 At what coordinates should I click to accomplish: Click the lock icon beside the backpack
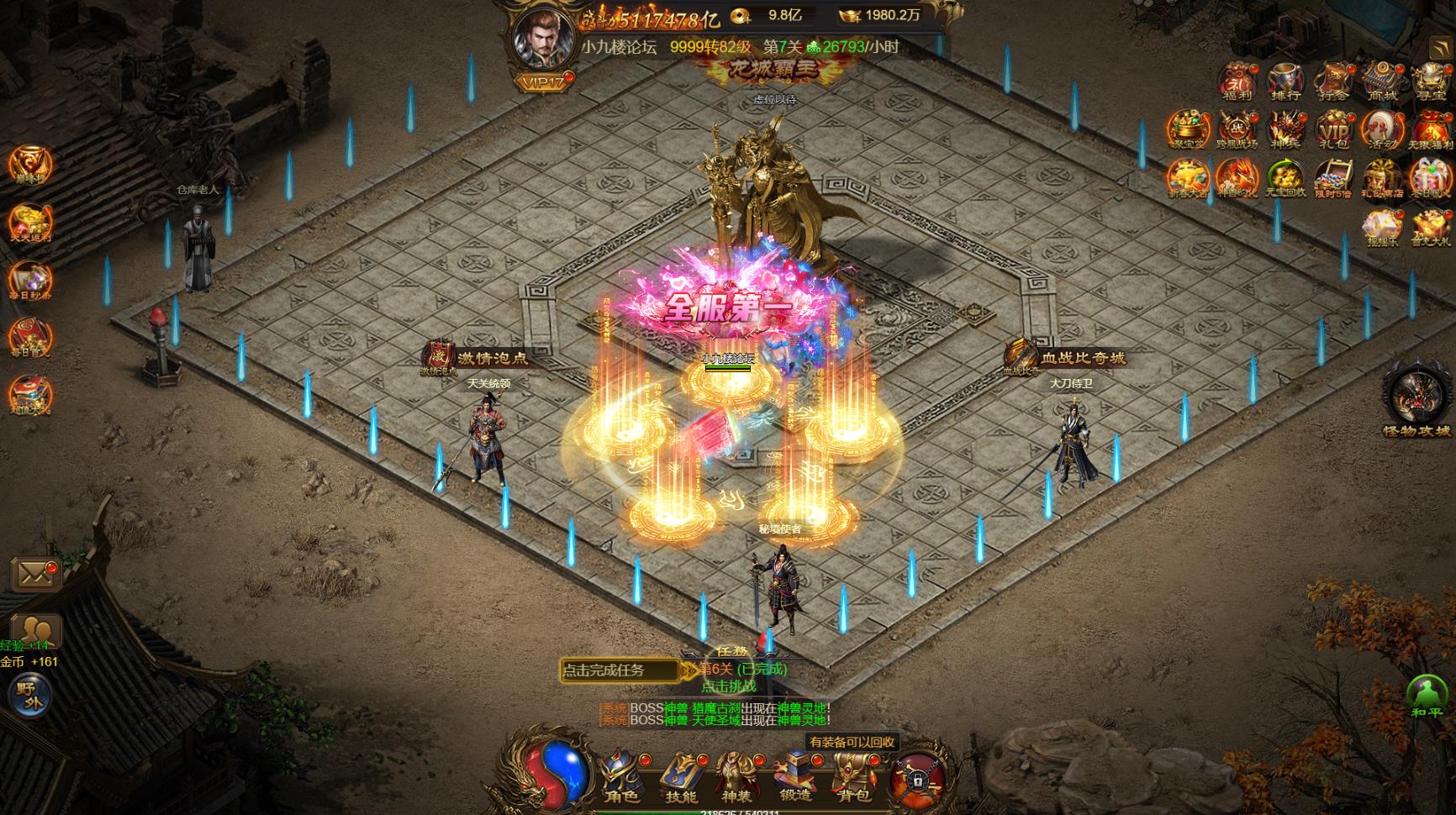(915, 776)
